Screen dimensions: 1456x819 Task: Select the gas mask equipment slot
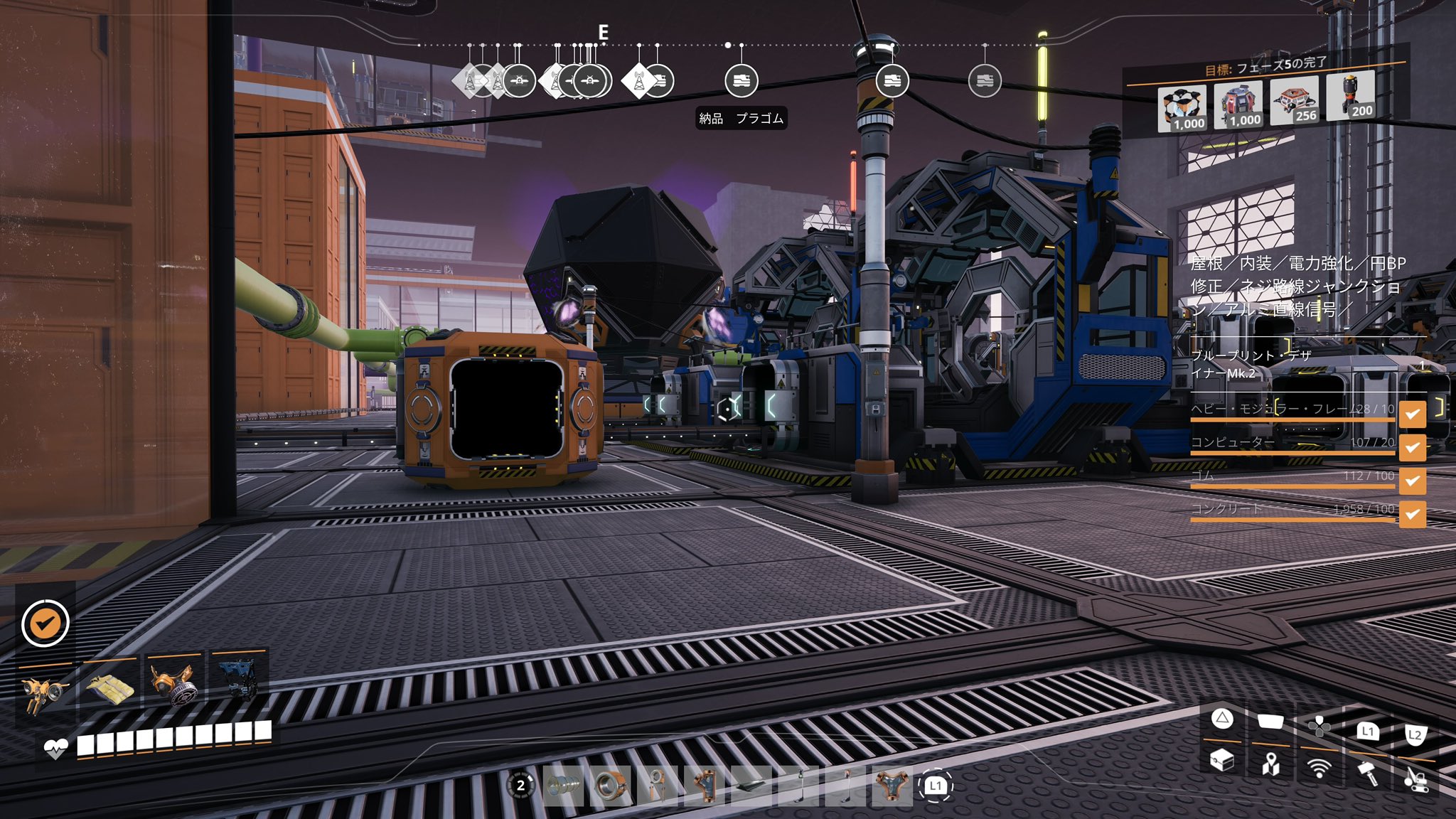[x=174, y=682]
